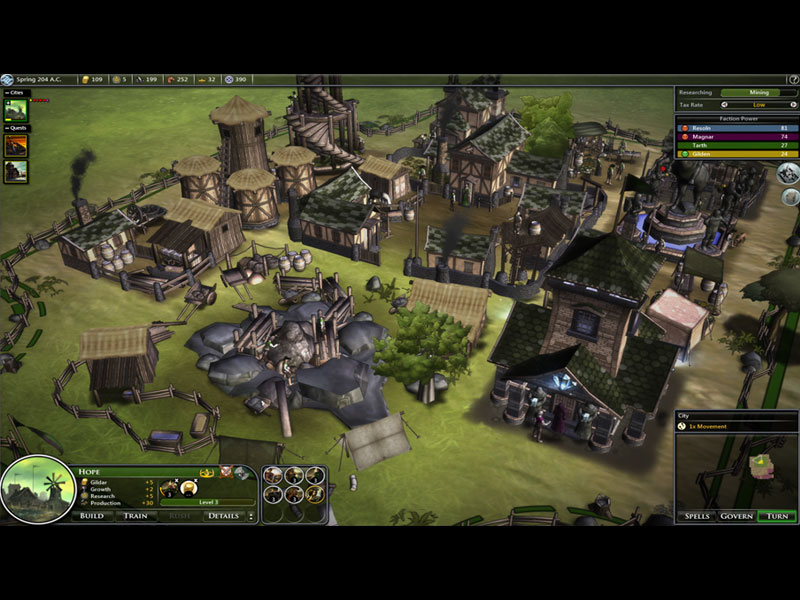Collapse the Quests list header
Image resolution: width=800 pixels, height=600 pixels.
[x=16, y=128]
